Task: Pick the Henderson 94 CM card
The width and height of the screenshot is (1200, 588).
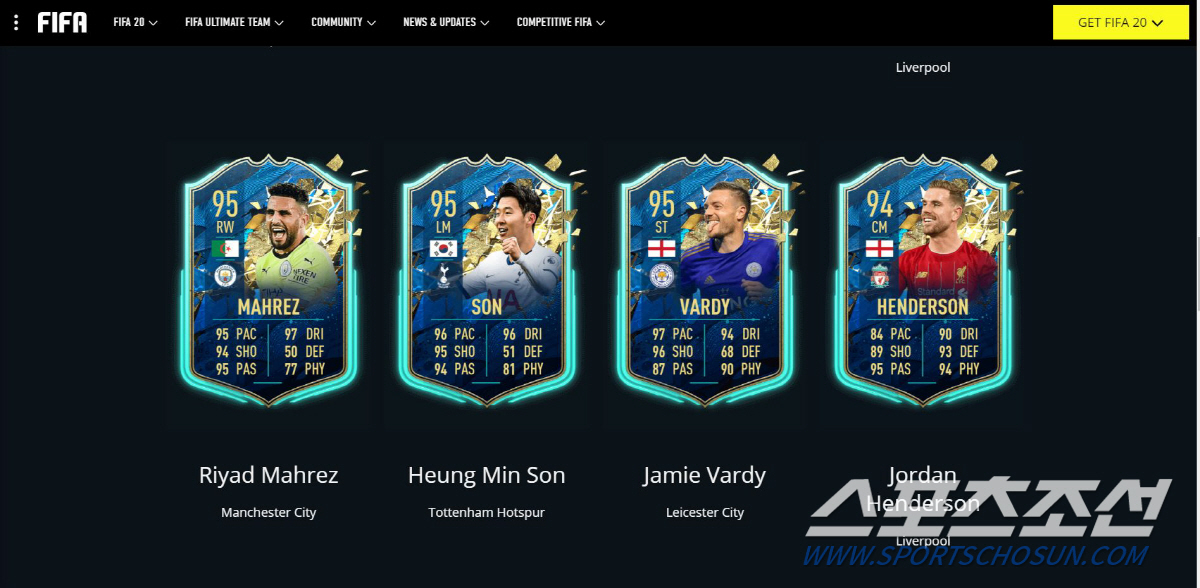Action: click(922, 282)
